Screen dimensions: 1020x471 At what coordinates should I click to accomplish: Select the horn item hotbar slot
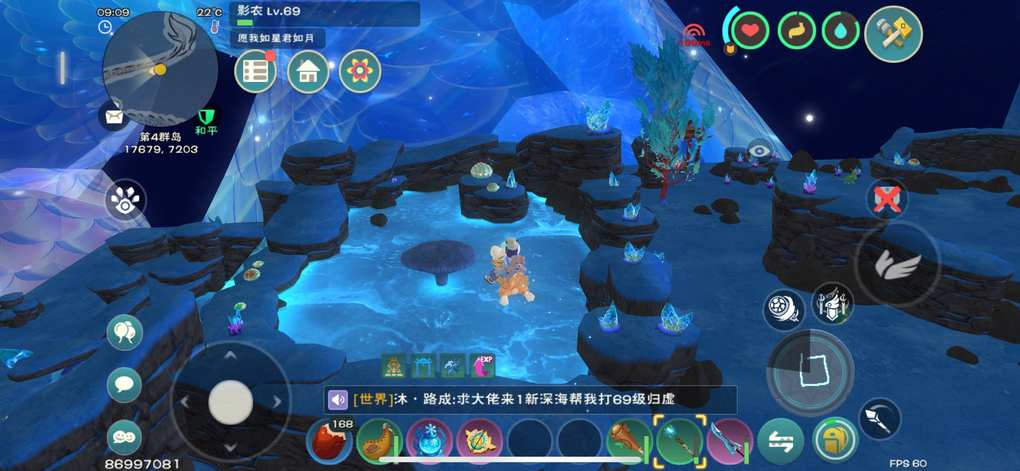(380, 441)
